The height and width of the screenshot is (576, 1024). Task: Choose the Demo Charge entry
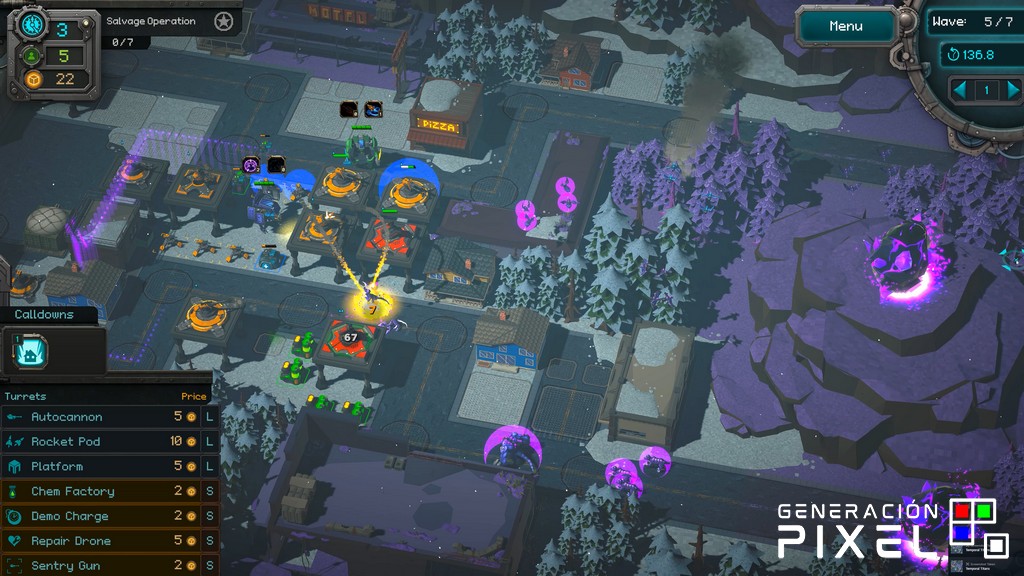pos(105,516)
